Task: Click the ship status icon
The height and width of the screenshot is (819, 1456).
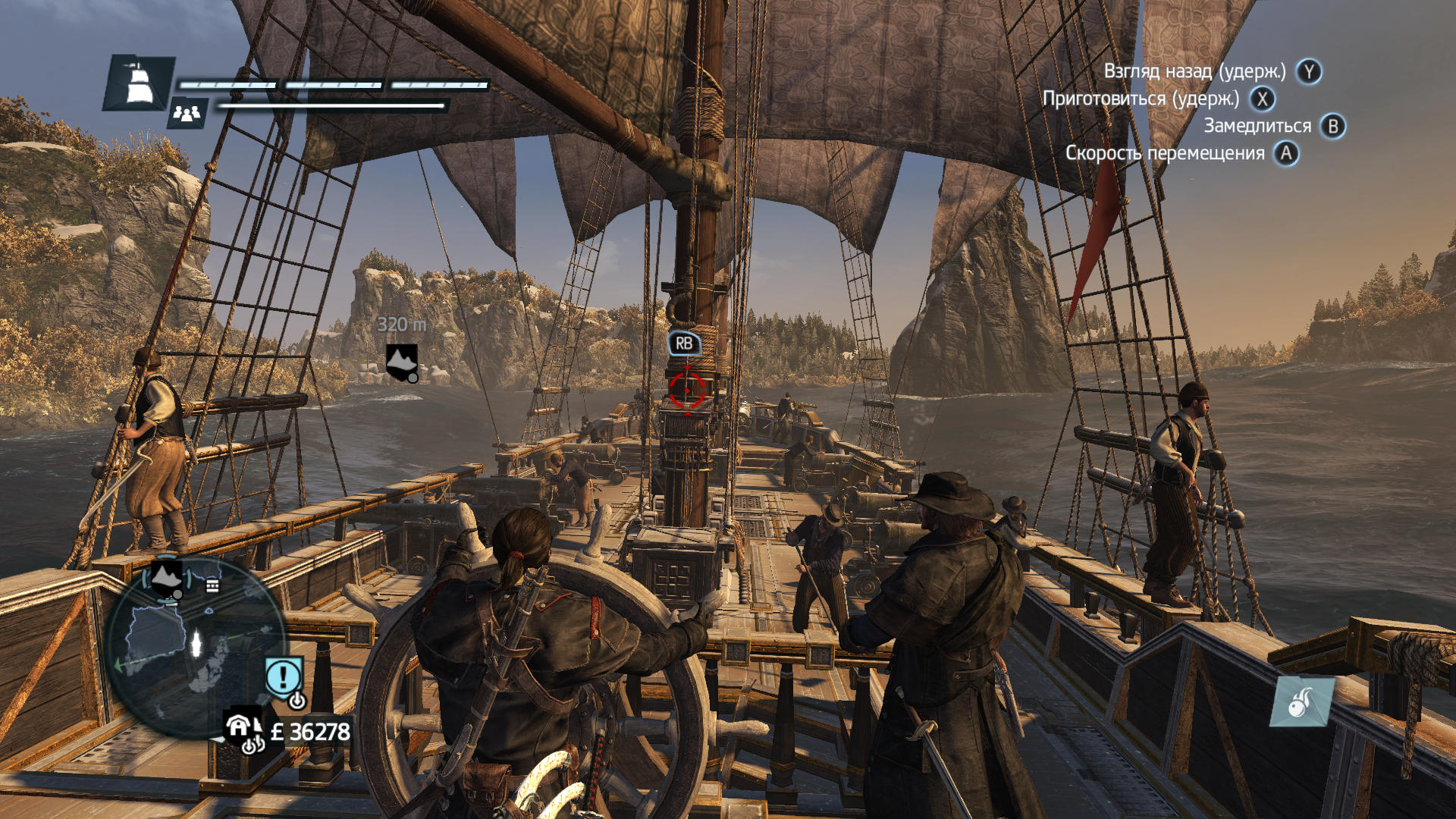Action: 137,83
